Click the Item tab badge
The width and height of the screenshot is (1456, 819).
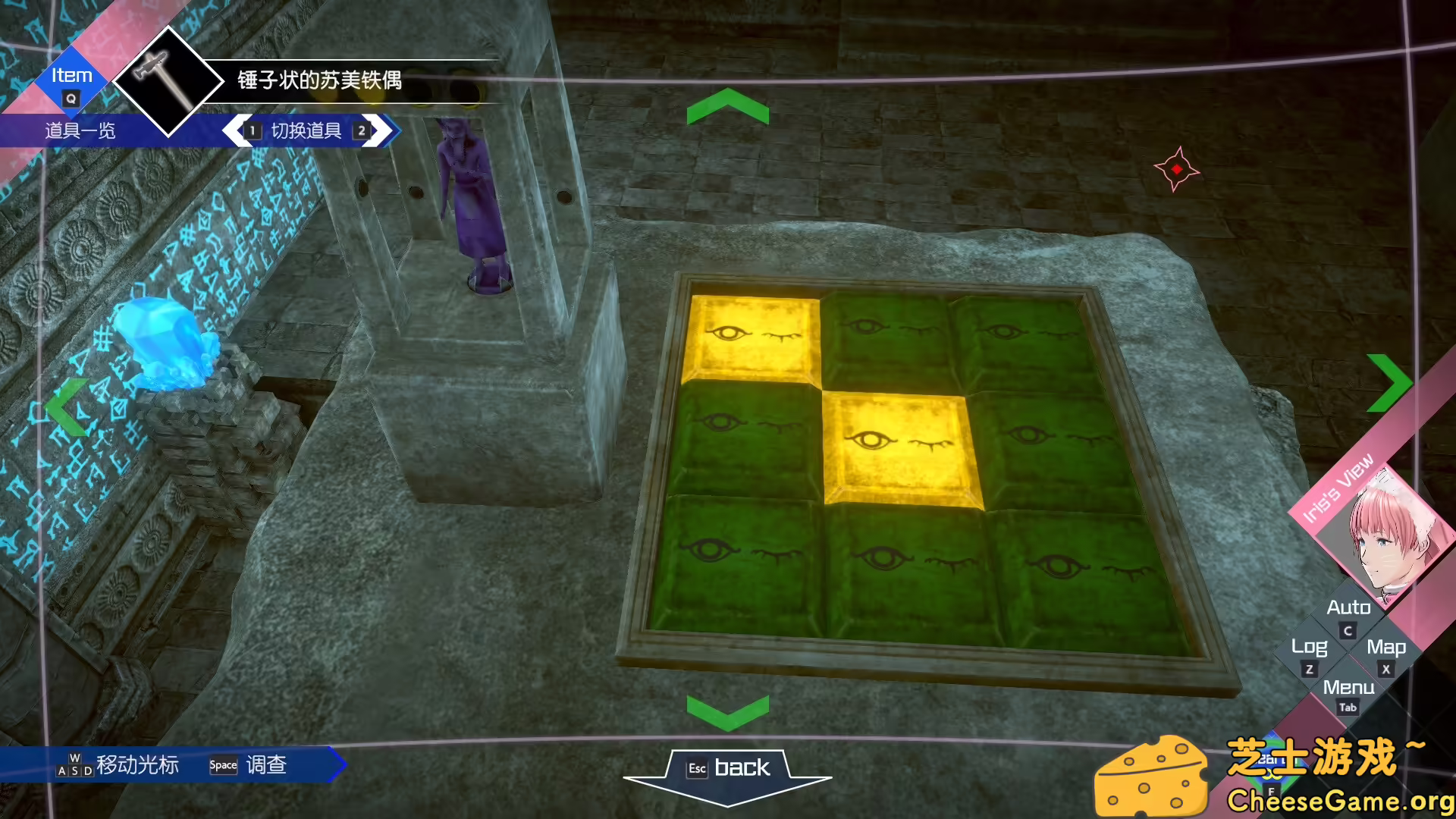pyautogui.click(x=71, y=75)
